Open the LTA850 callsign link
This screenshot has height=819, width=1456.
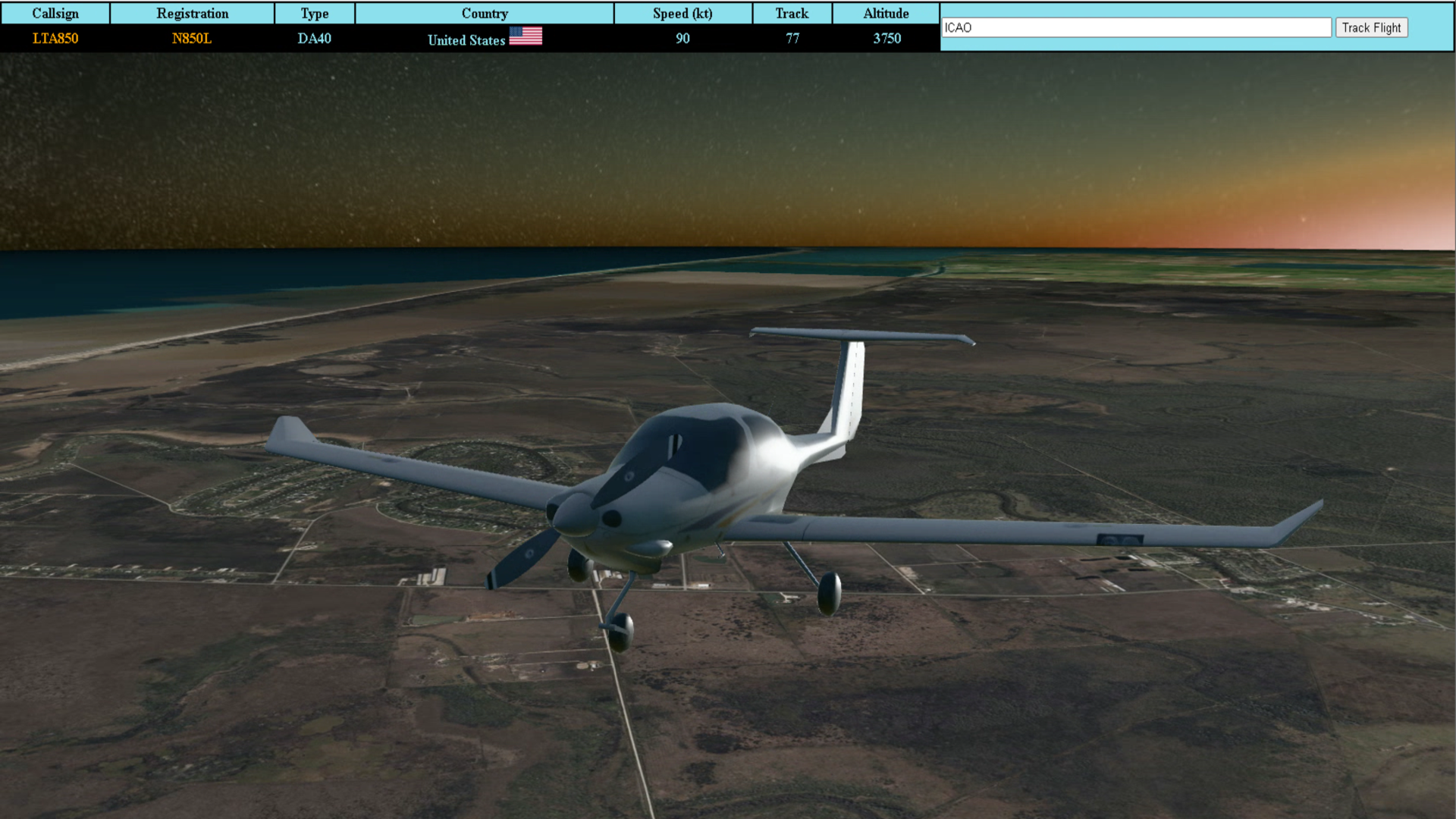click(x=55, y=39)
